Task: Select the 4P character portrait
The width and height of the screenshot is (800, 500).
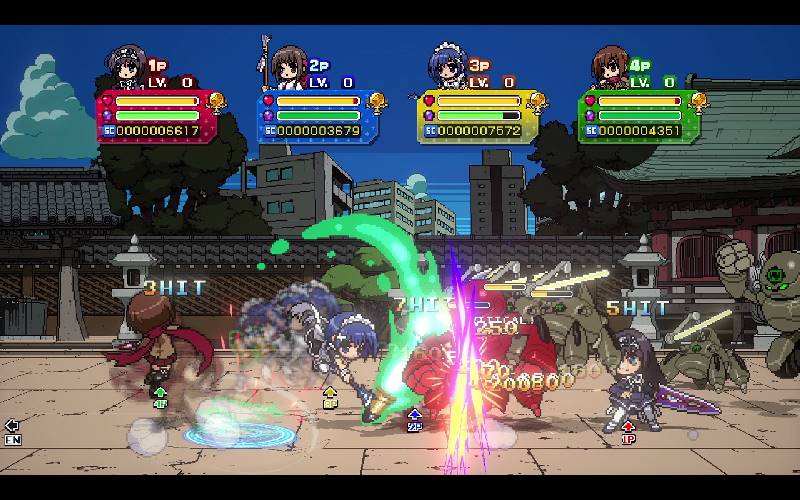Action: click(x=608, y=68)
